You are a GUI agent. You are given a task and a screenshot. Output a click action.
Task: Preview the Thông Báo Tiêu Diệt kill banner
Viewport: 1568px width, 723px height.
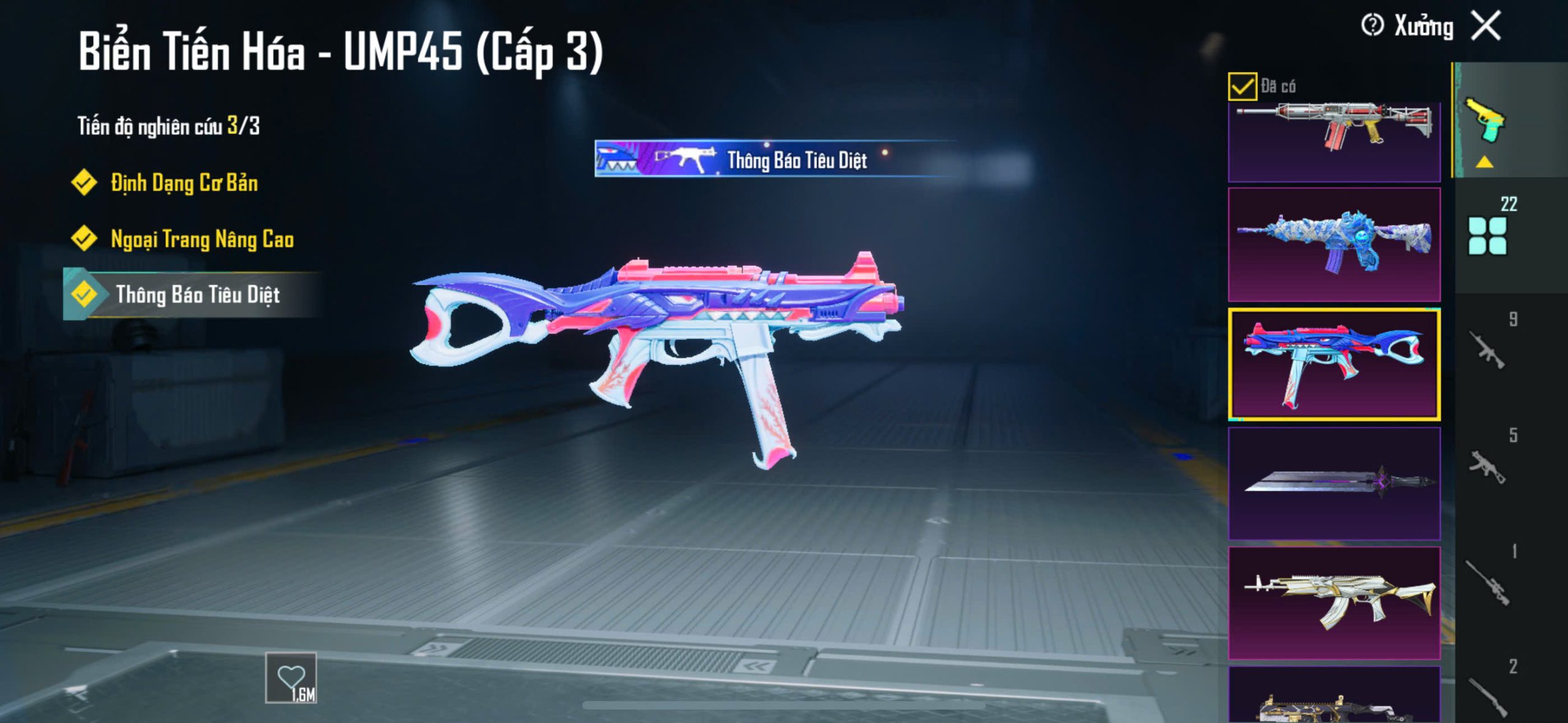click(775, 159)
